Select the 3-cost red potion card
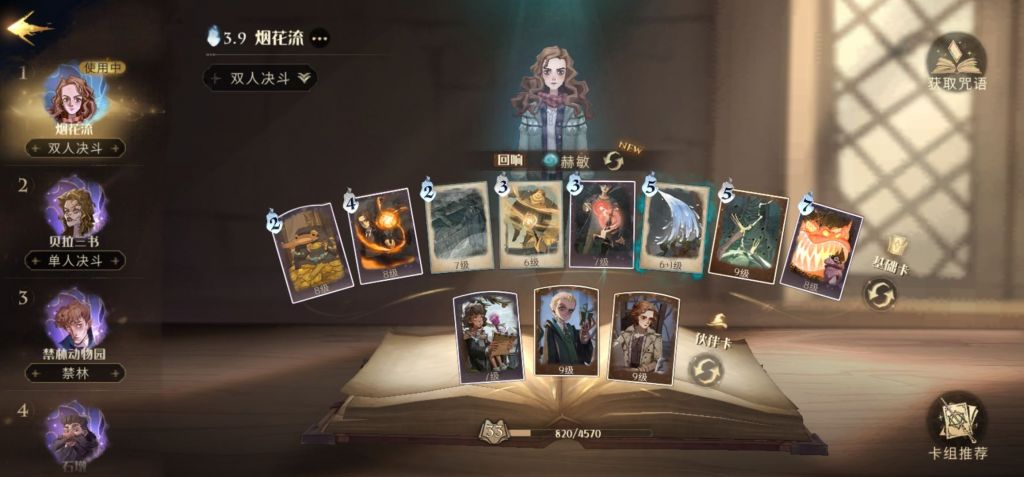Screen dimensions: 1024x477 pyautogui.click(x=602, y=225)
